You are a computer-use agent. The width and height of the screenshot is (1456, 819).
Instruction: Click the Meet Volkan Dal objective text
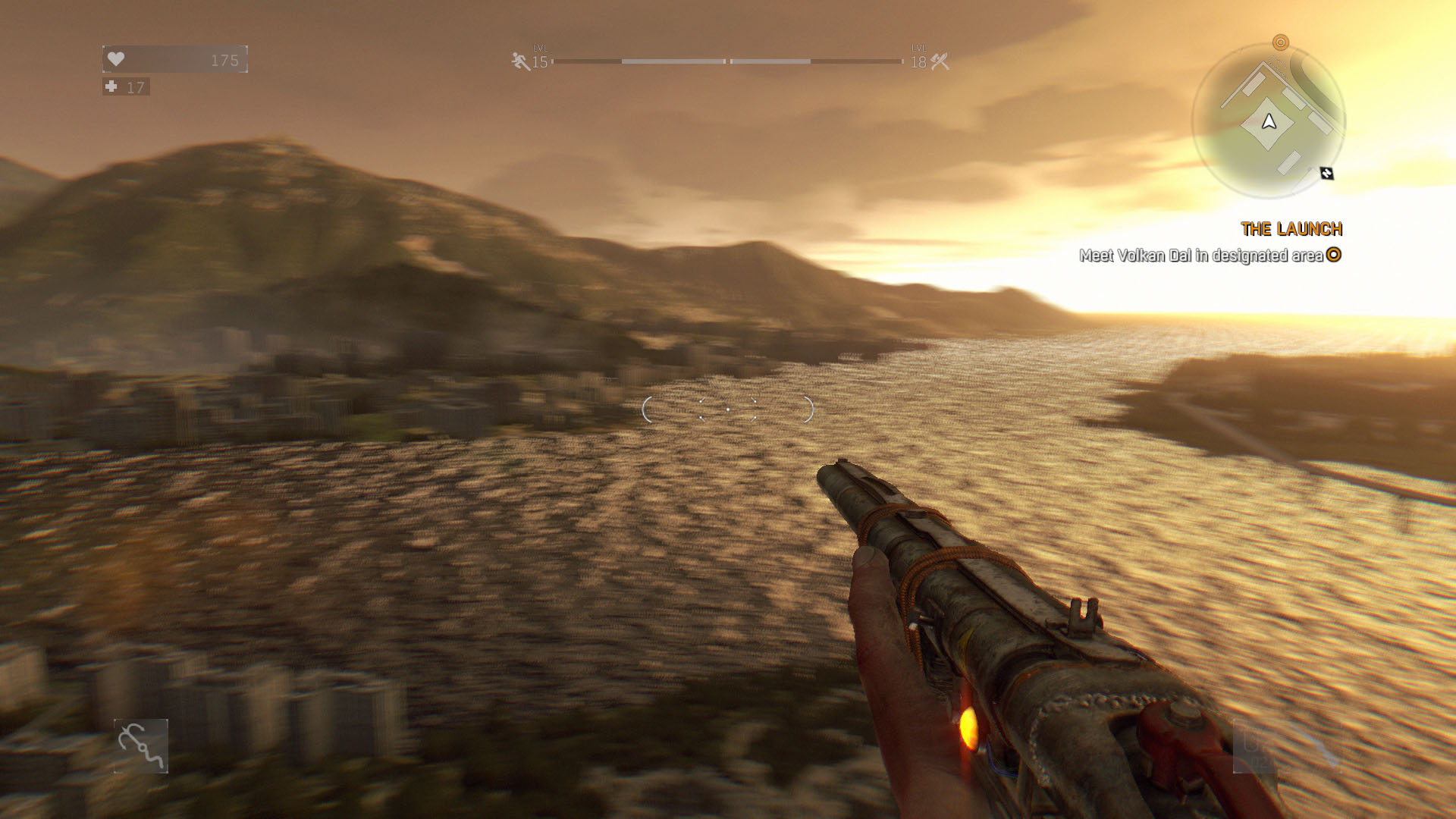pyautogui.click(x=1200, y=256)
